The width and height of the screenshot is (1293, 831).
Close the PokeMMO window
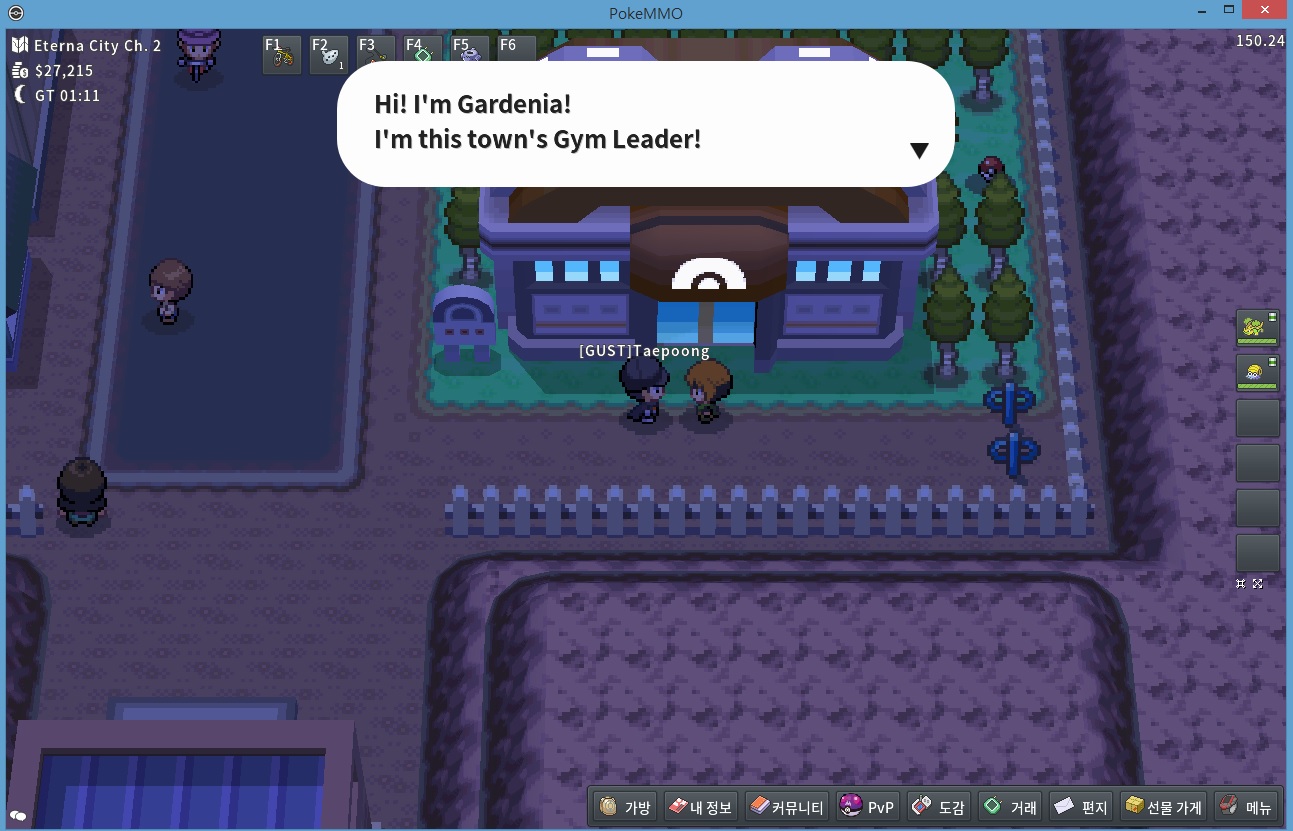1265,10
